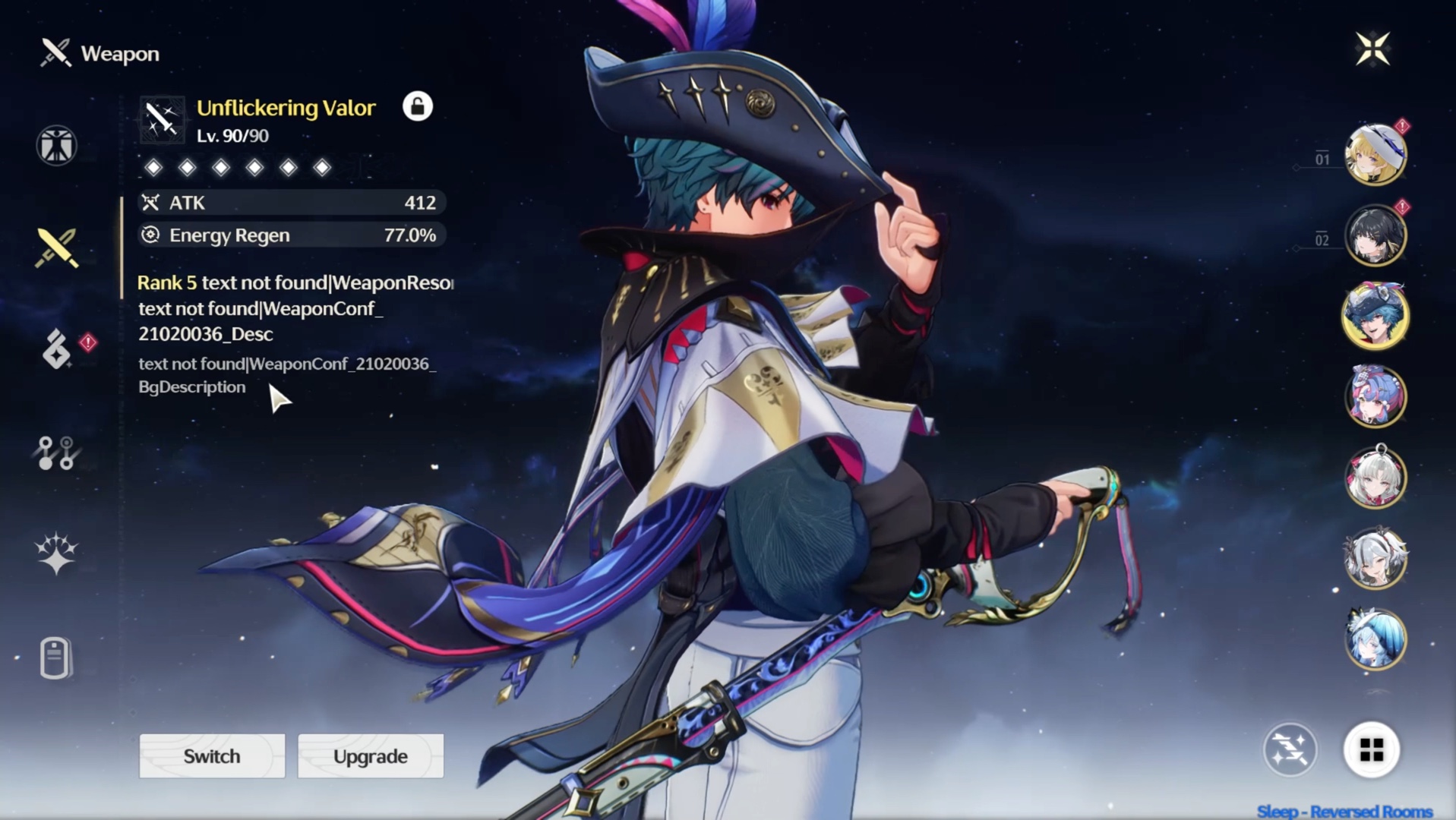
Task: Click the round sparkle swap button
Action: point(1290,750)
